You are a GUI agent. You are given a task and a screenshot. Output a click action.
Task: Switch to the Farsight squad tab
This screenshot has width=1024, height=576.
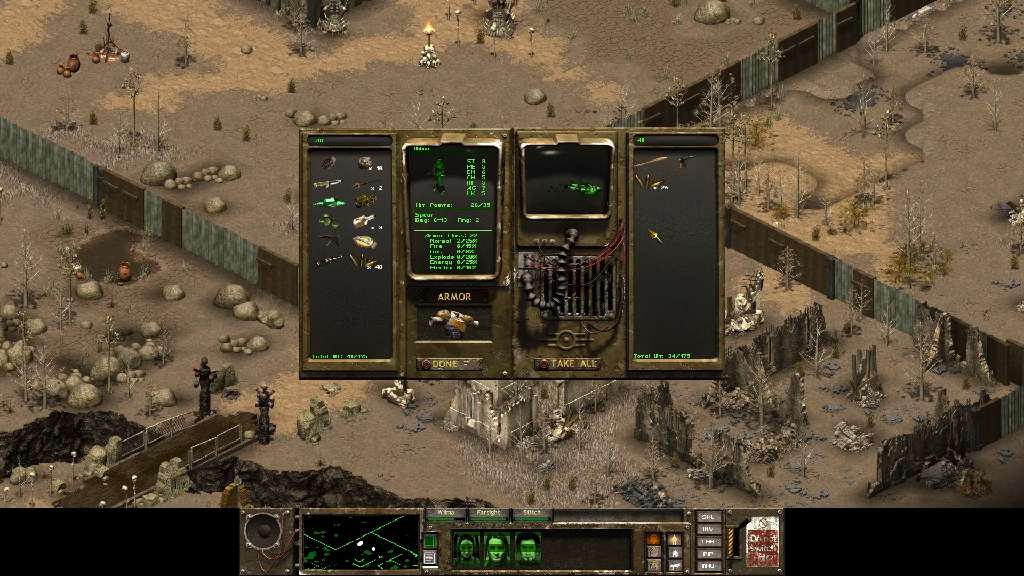click(489, 514)
